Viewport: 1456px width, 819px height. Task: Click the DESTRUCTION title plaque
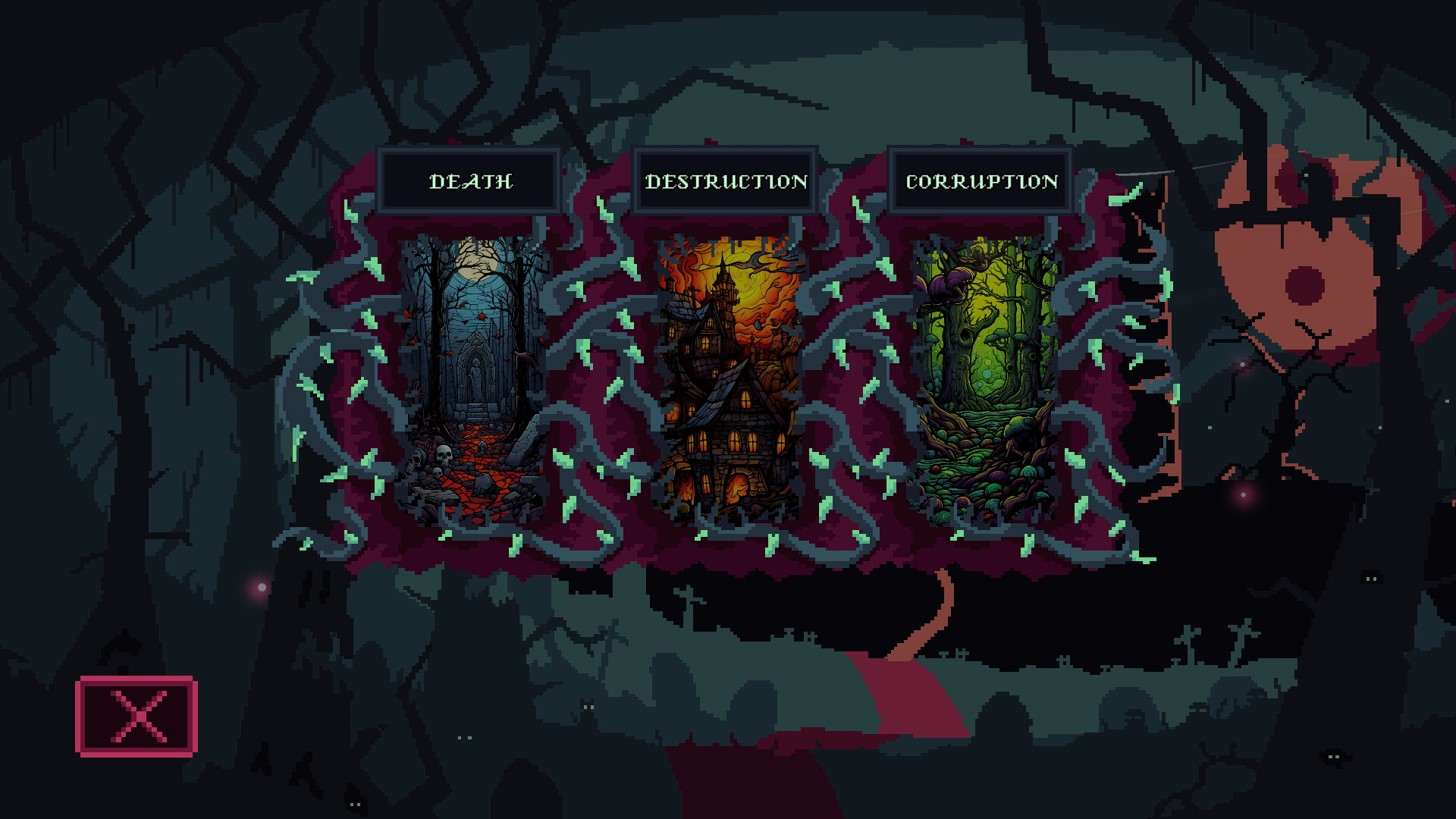724,180
